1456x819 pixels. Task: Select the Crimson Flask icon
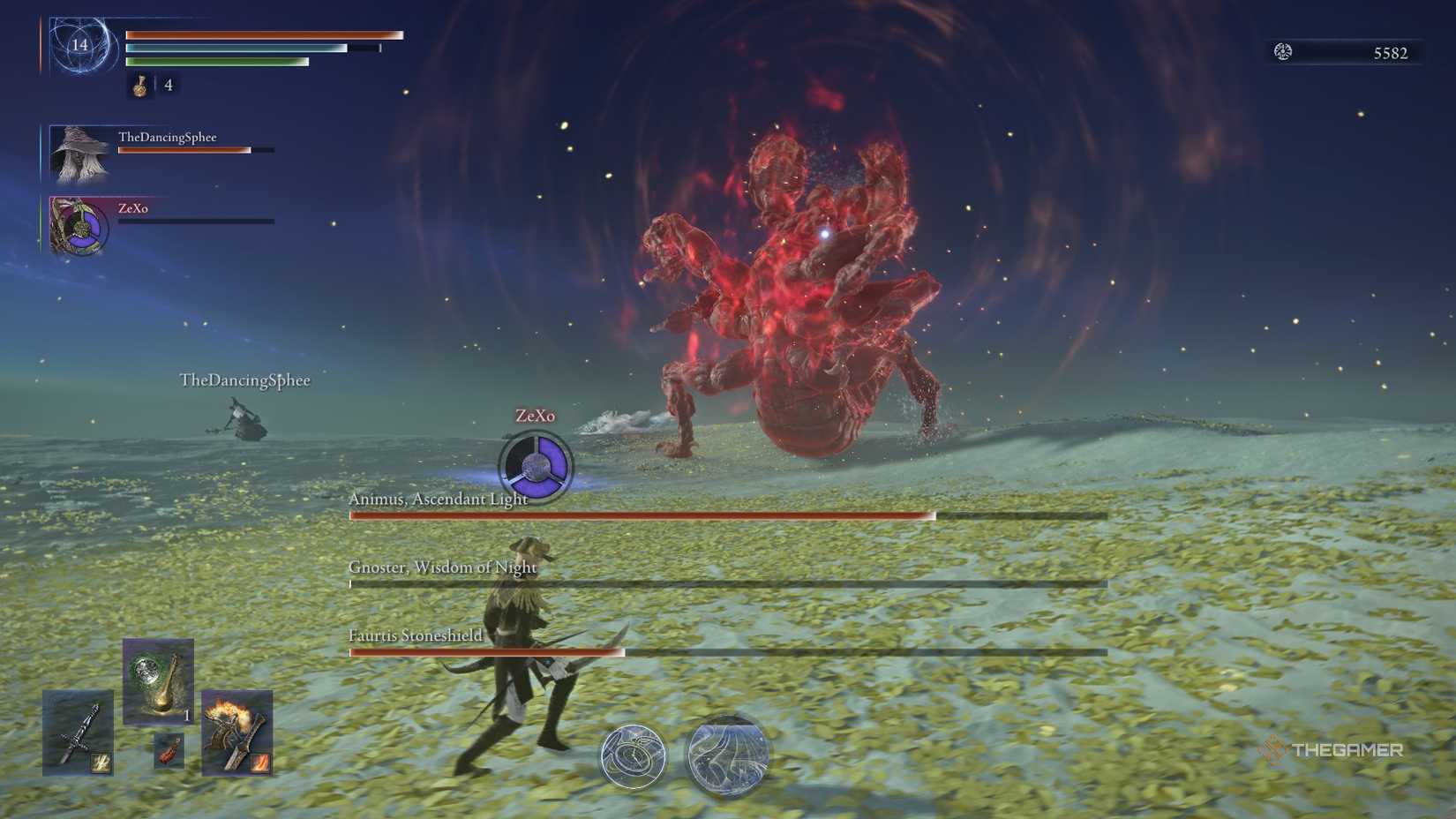coord(141,86)
